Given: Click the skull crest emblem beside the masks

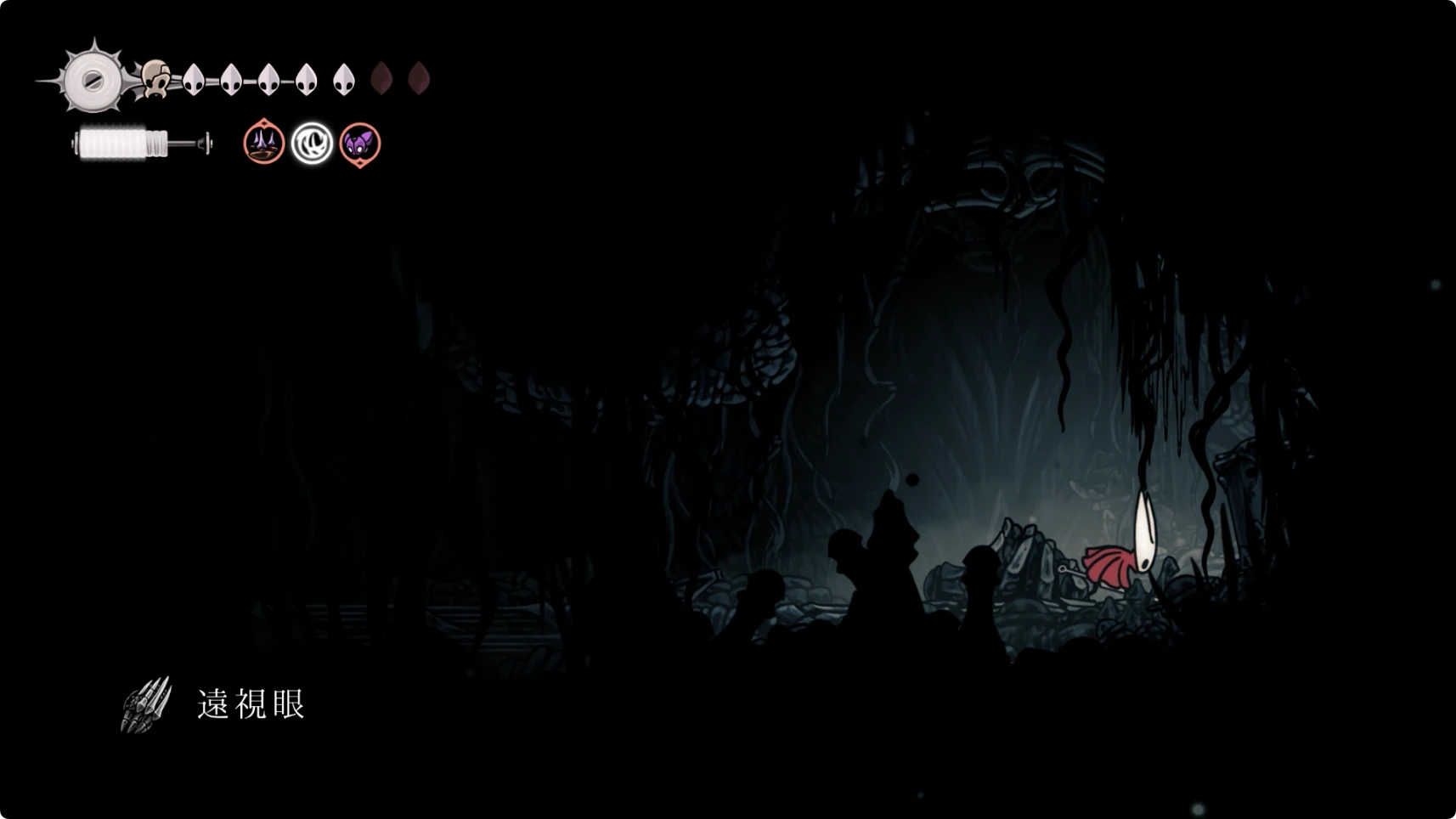Looking at the screenshot, I should (x=155, y=79).
